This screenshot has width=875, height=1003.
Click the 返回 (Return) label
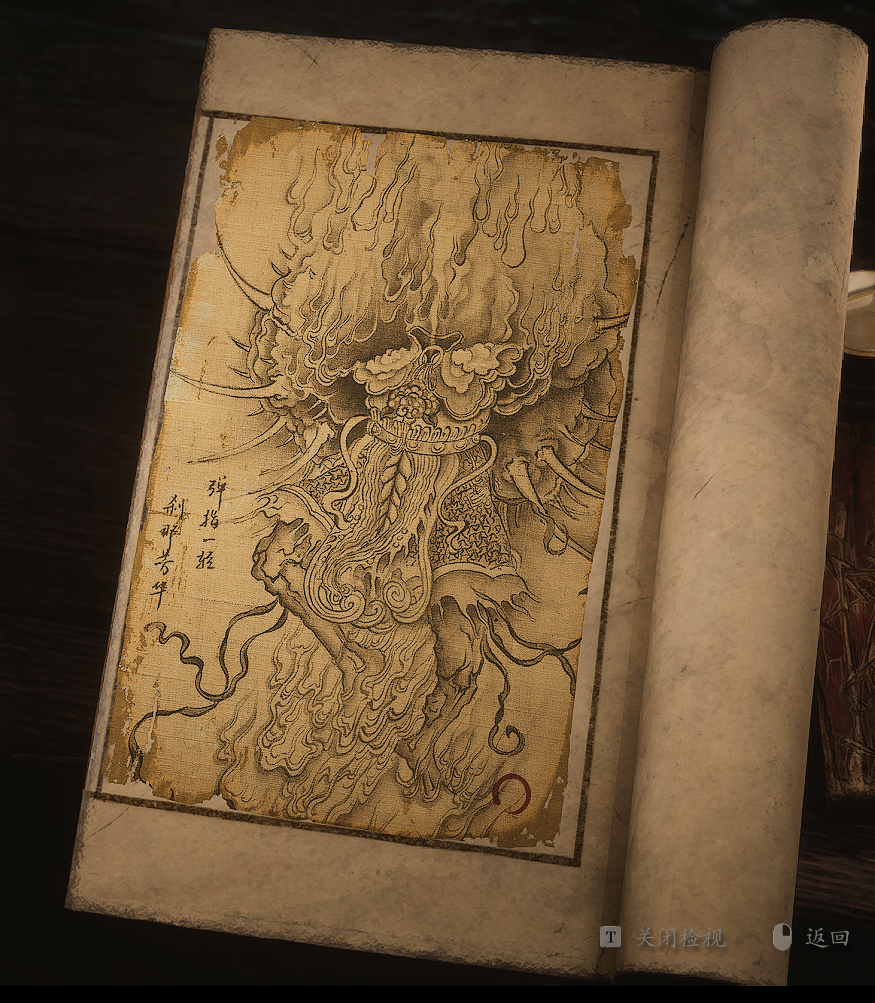(x=827, y=937)
